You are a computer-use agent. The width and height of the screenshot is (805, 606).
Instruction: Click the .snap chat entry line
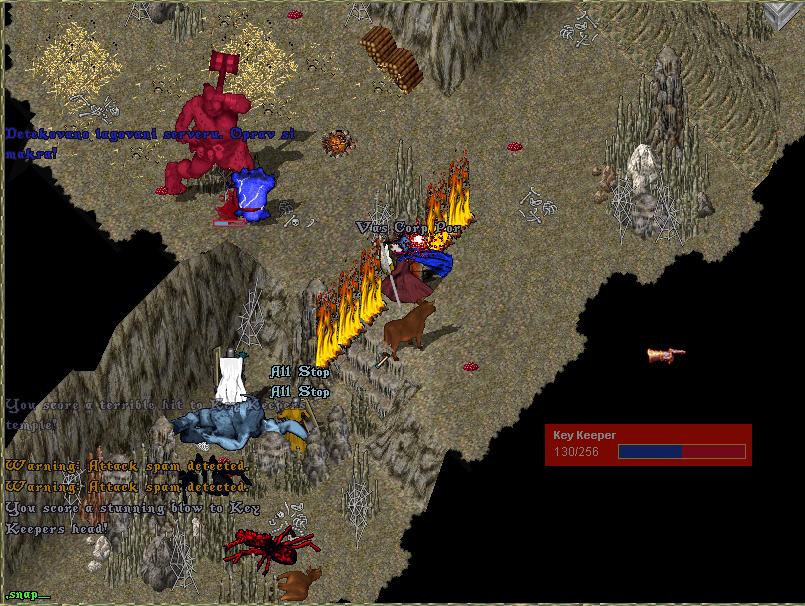(x=26, y=595)
